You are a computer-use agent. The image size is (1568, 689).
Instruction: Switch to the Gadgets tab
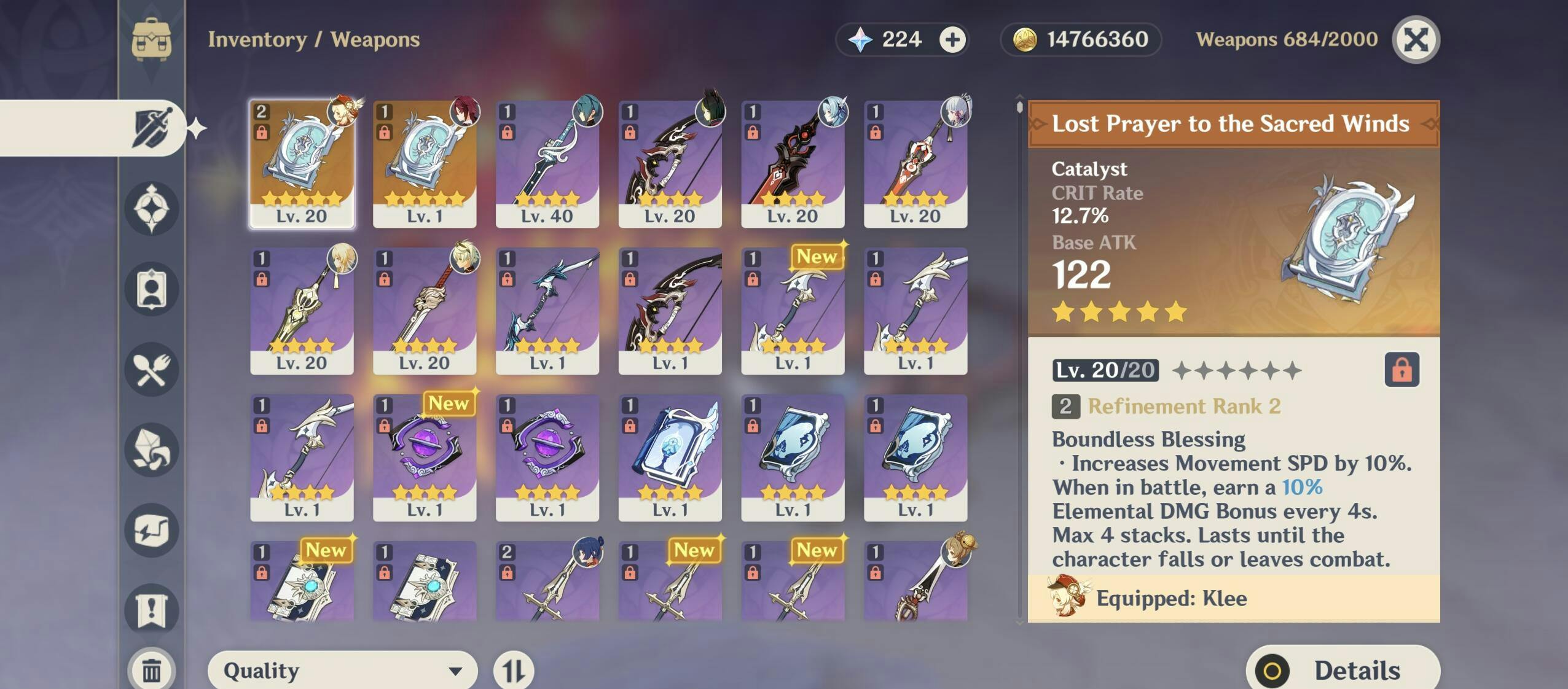pos(151,531)
